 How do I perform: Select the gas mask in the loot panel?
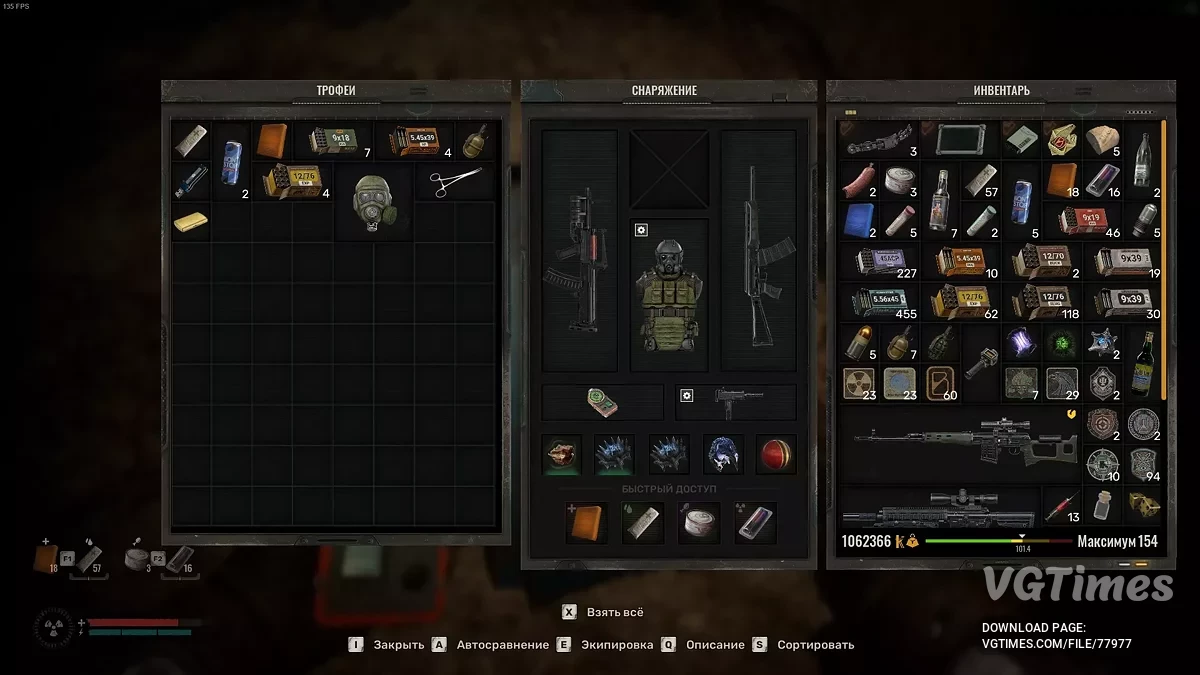pos(373,202)
